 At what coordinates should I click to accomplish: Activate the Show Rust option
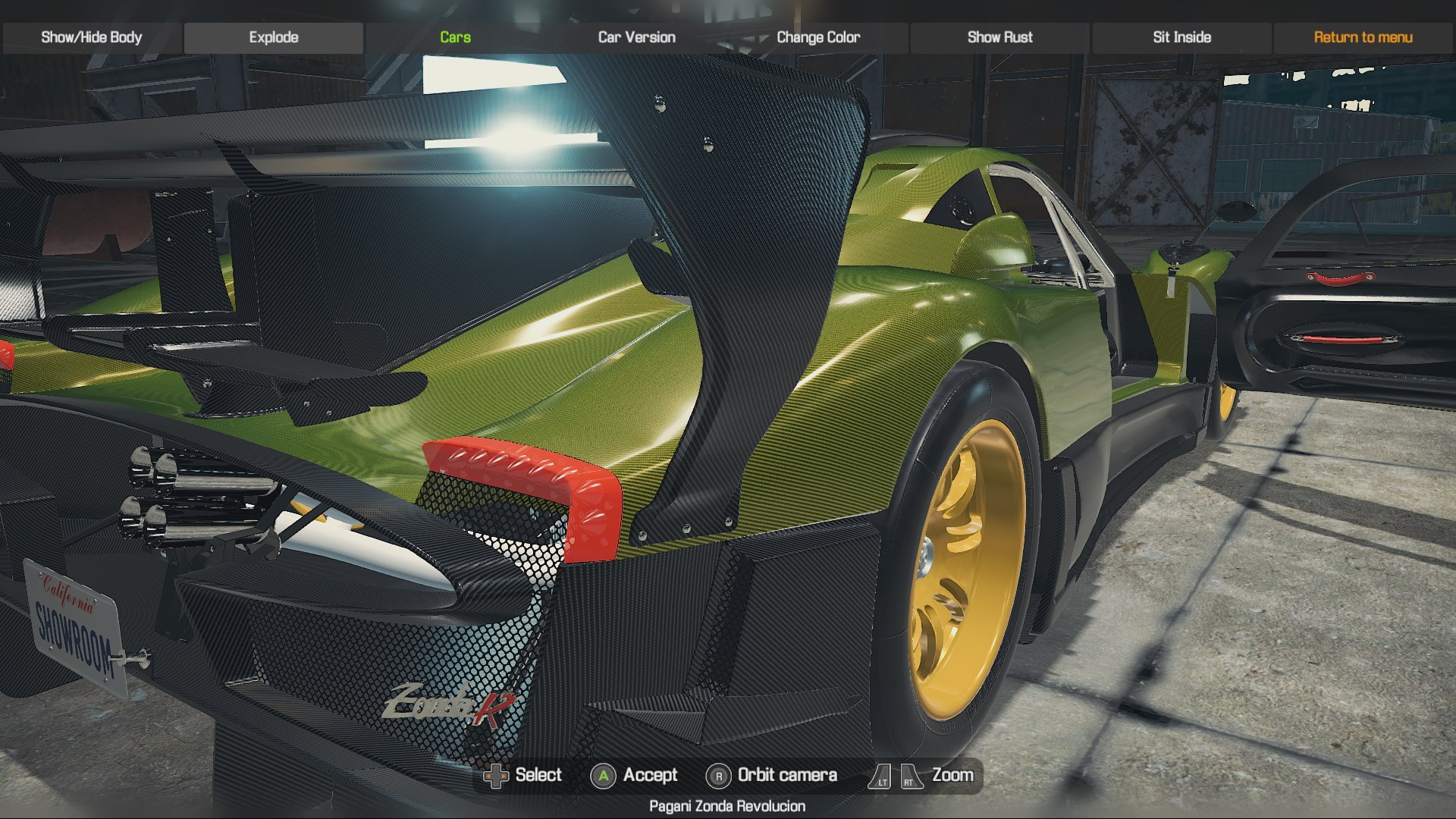tap(999, 37)
